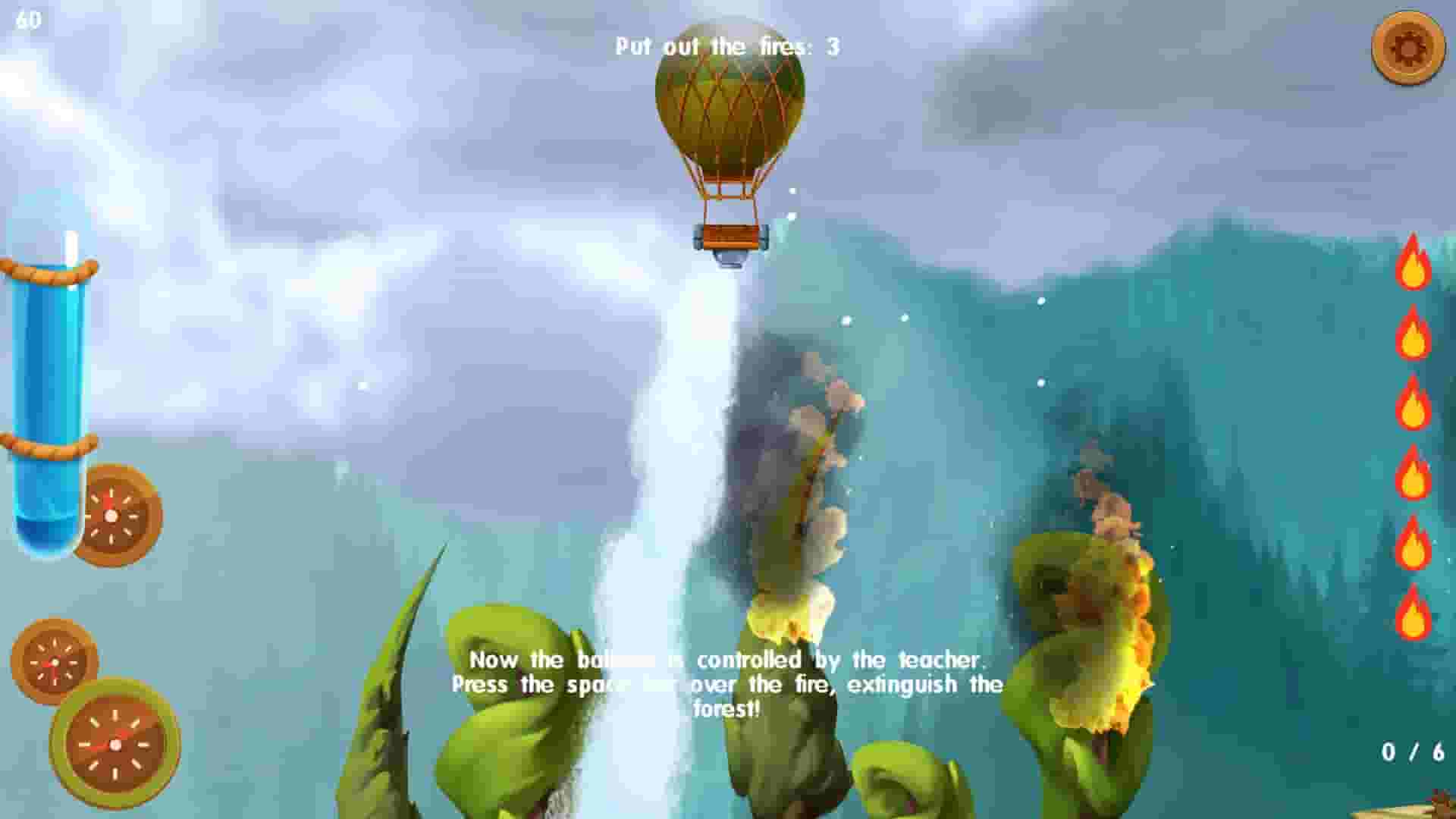The width and height of the screenshot is (1456, 819).
Task: Click the blue water level gauge
Action: coord(47,364)
